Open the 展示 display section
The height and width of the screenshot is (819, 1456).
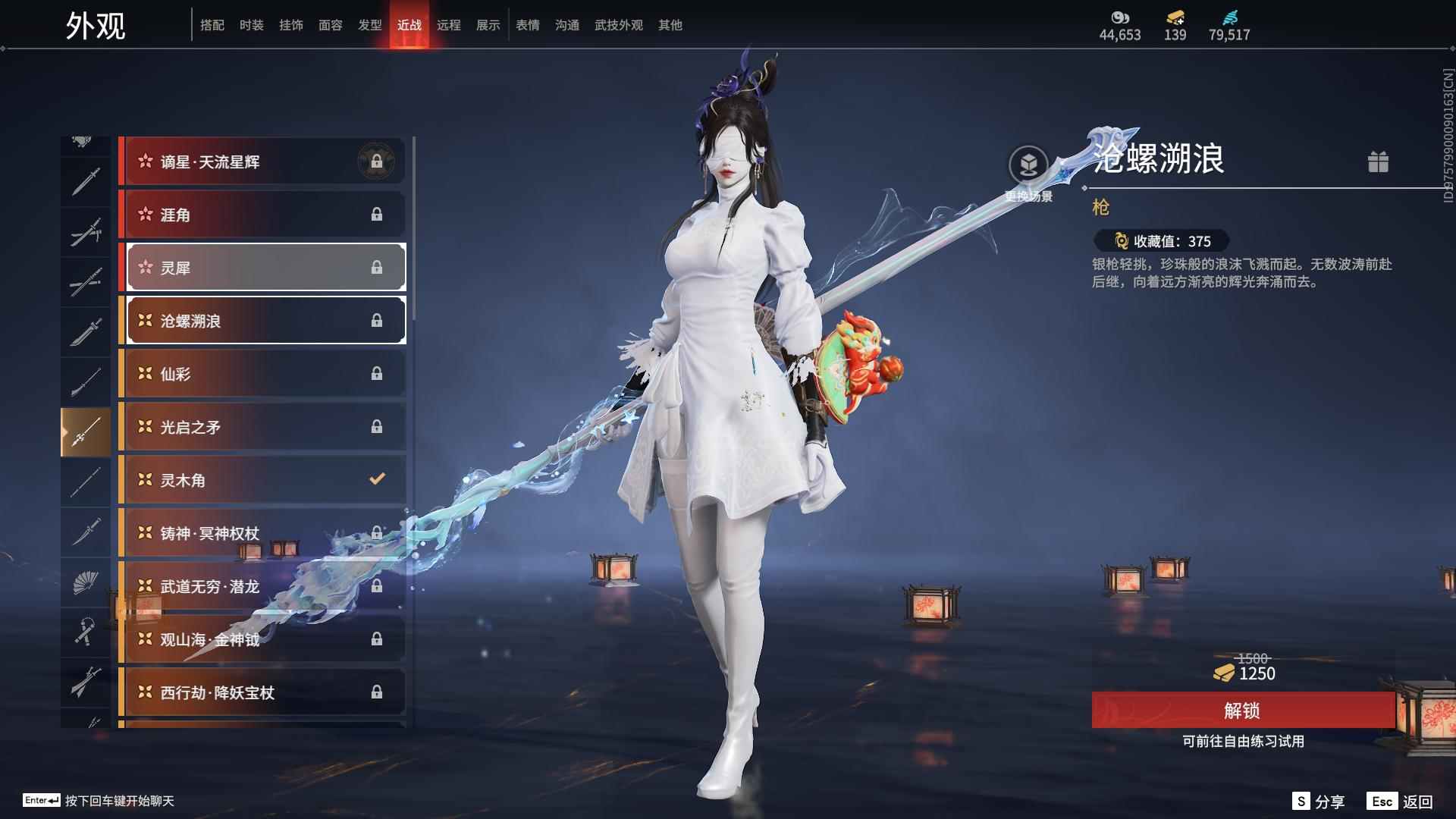click(488, 25)
